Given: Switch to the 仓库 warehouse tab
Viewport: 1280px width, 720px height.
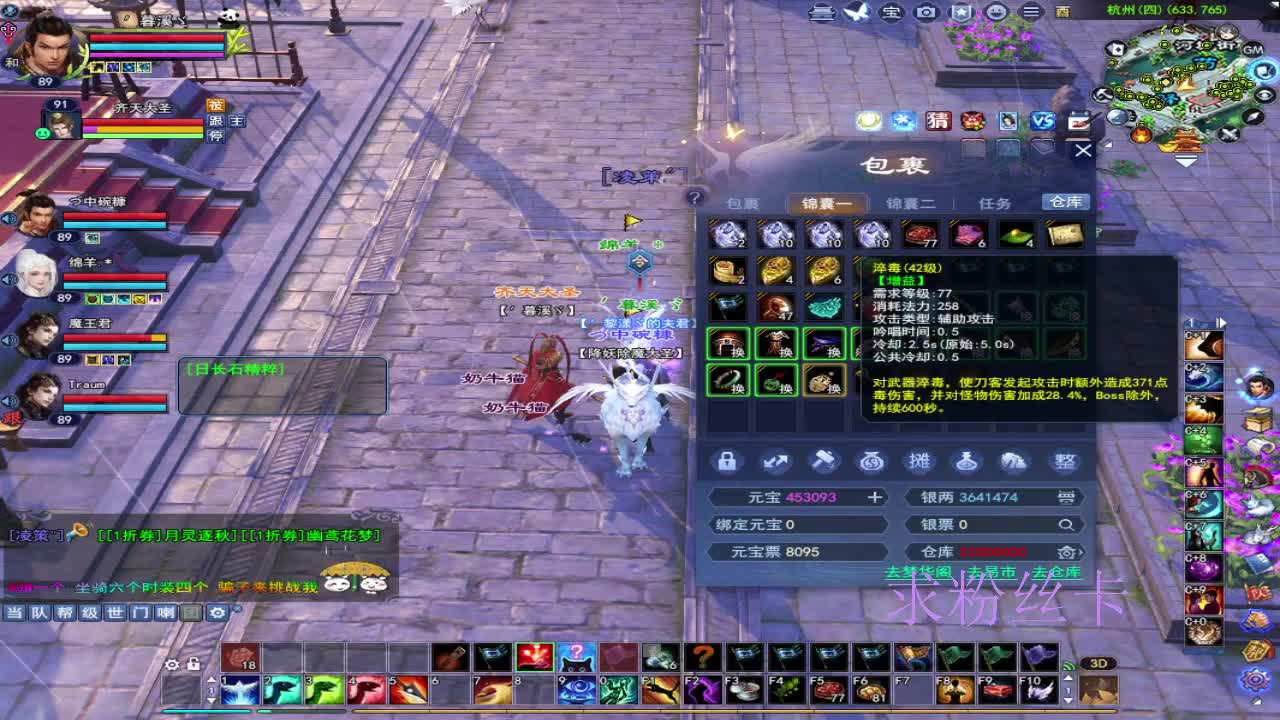Looking at the screenshot, I should click(x=1064, y=201).
